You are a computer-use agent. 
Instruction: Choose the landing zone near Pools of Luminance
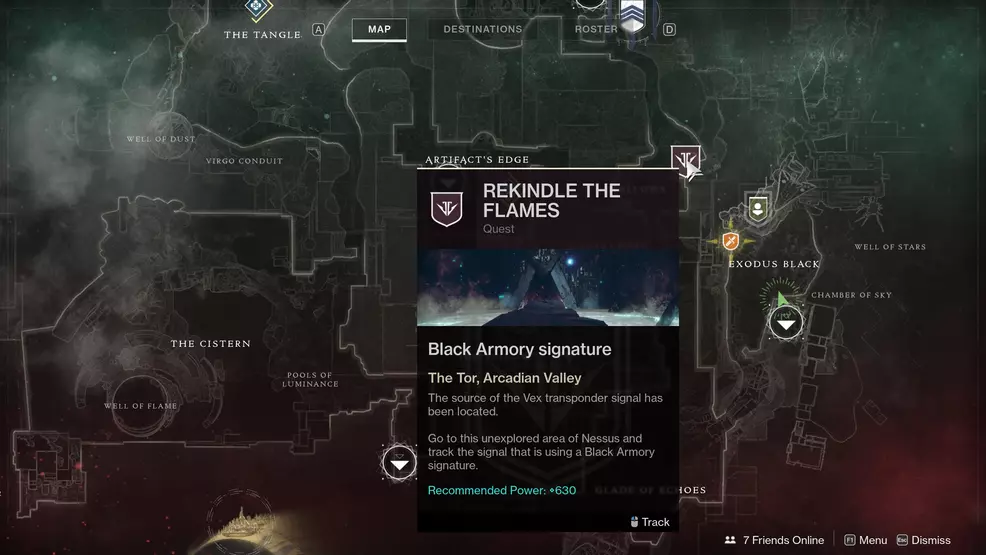(x=399, y=462)
